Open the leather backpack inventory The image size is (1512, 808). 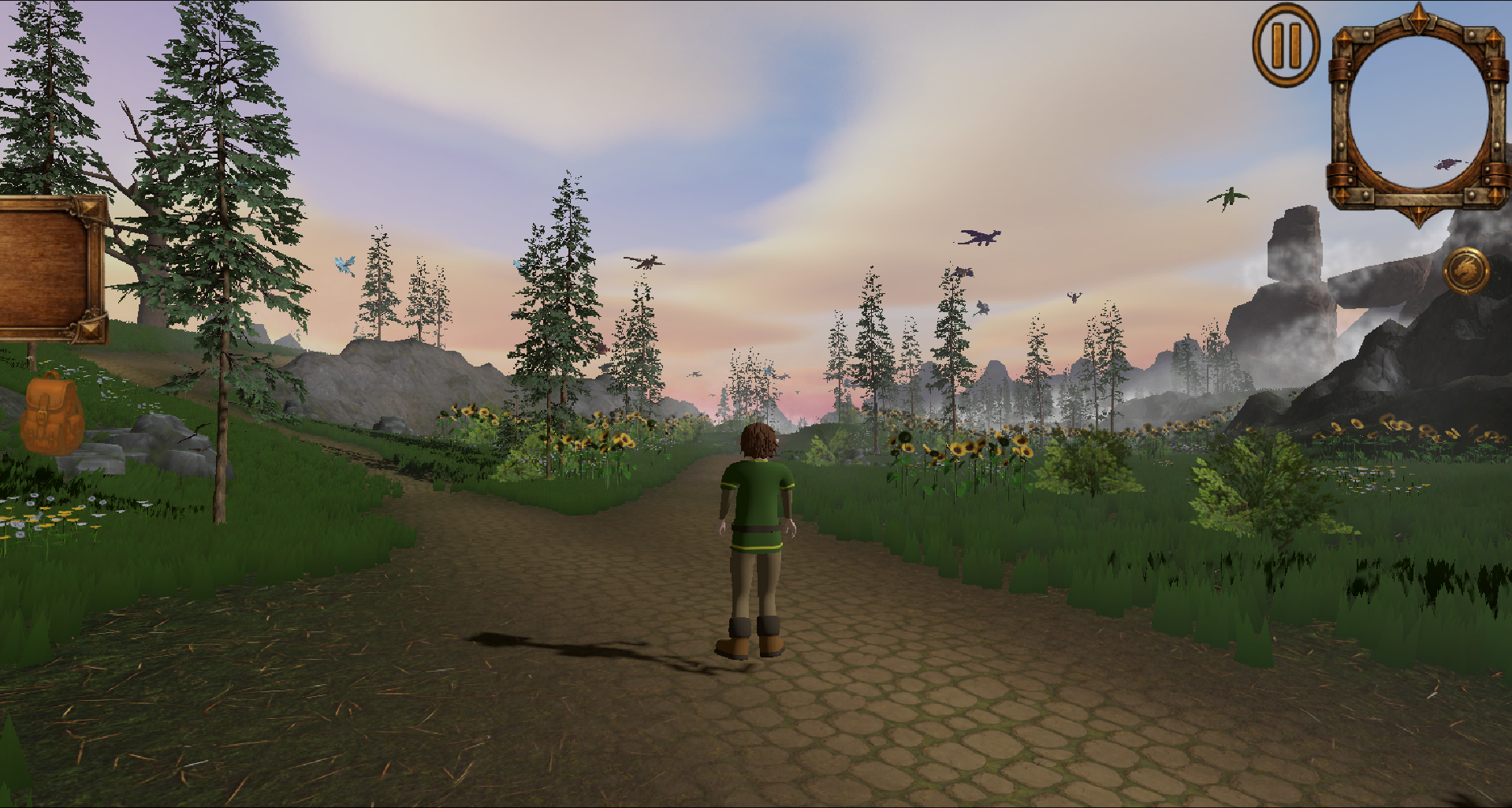pos(50,414)
